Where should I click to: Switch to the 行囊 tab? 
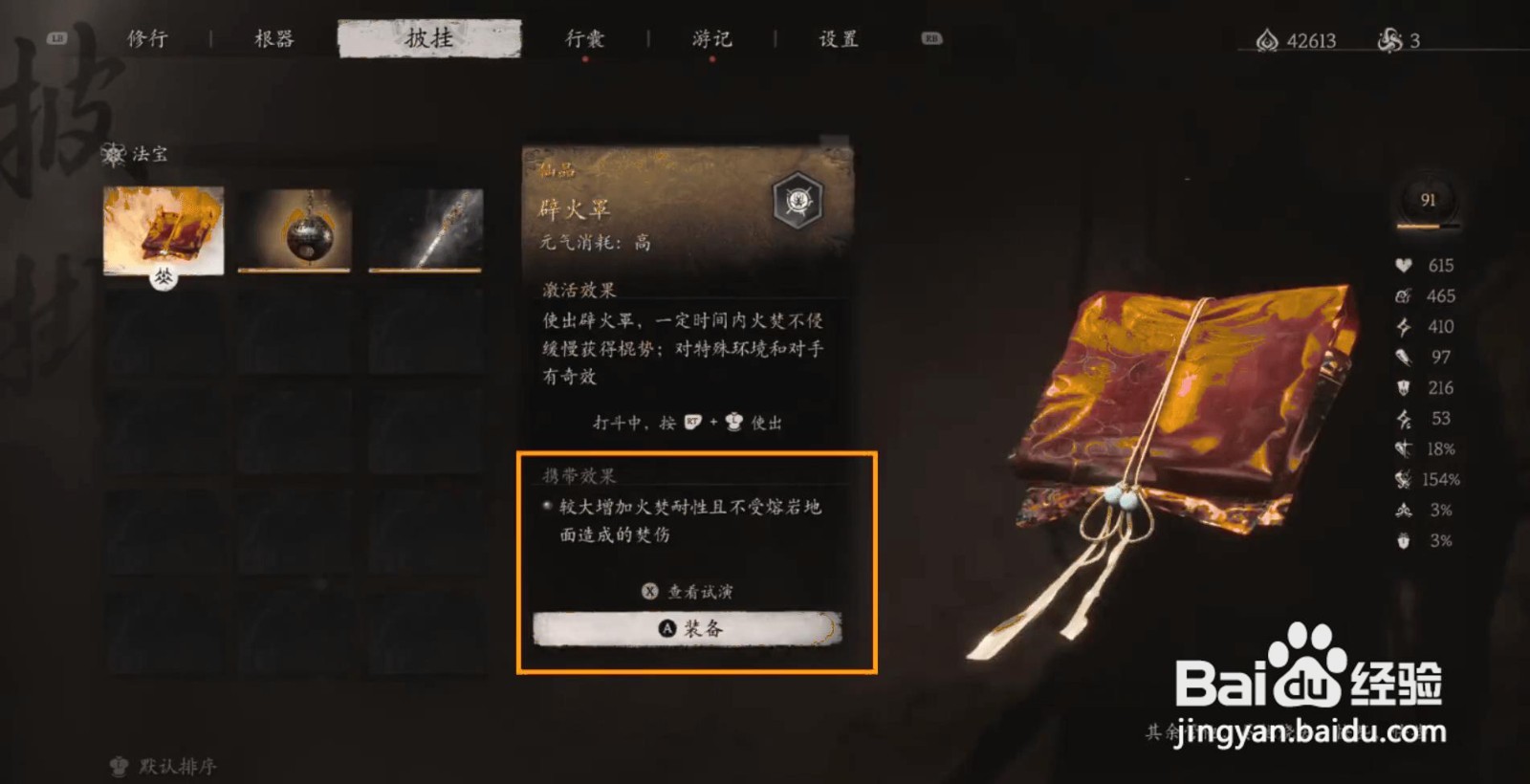click(x=583, y=38)
